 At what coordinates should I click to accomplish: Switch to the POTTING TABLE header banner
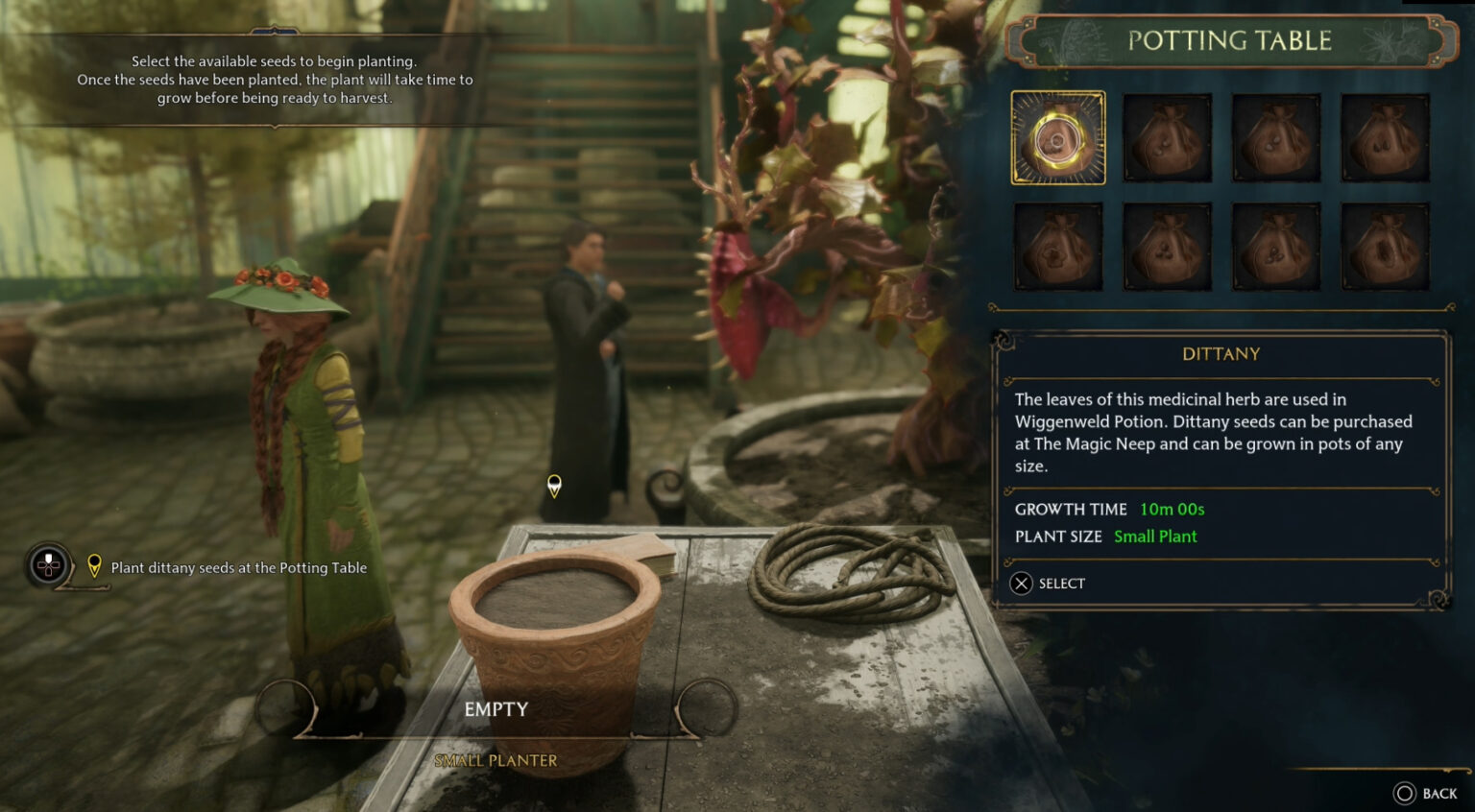(x=1222, y=40)
